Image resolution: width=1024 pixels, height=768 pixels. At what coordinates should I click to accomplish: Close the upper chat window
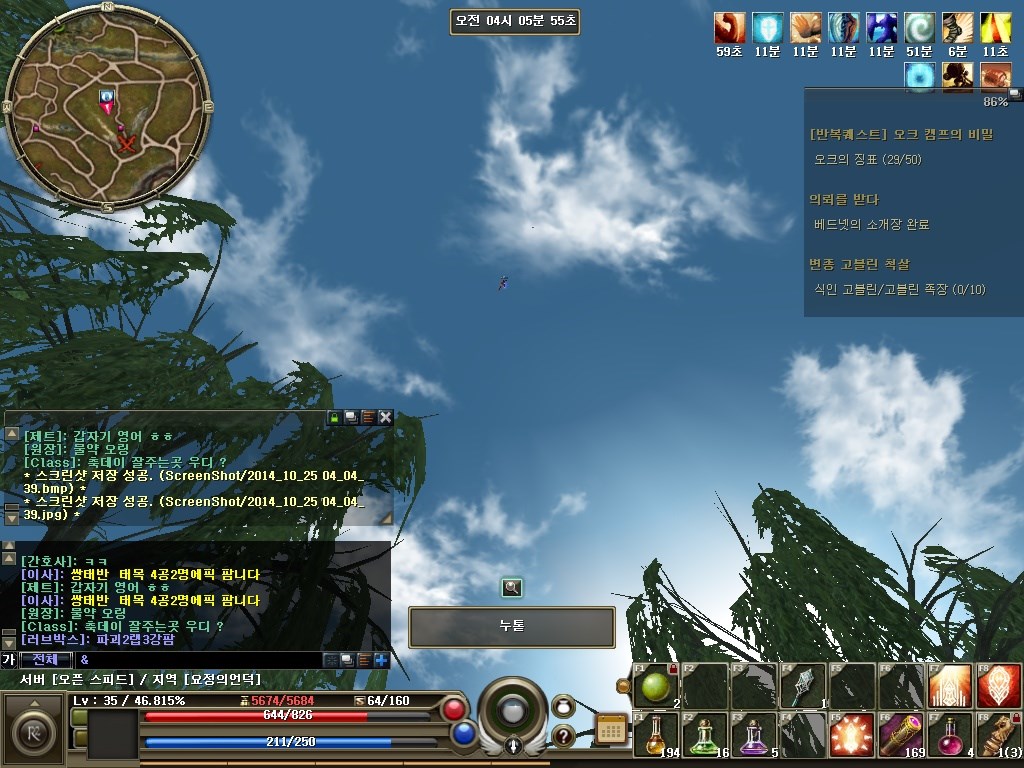385,417
